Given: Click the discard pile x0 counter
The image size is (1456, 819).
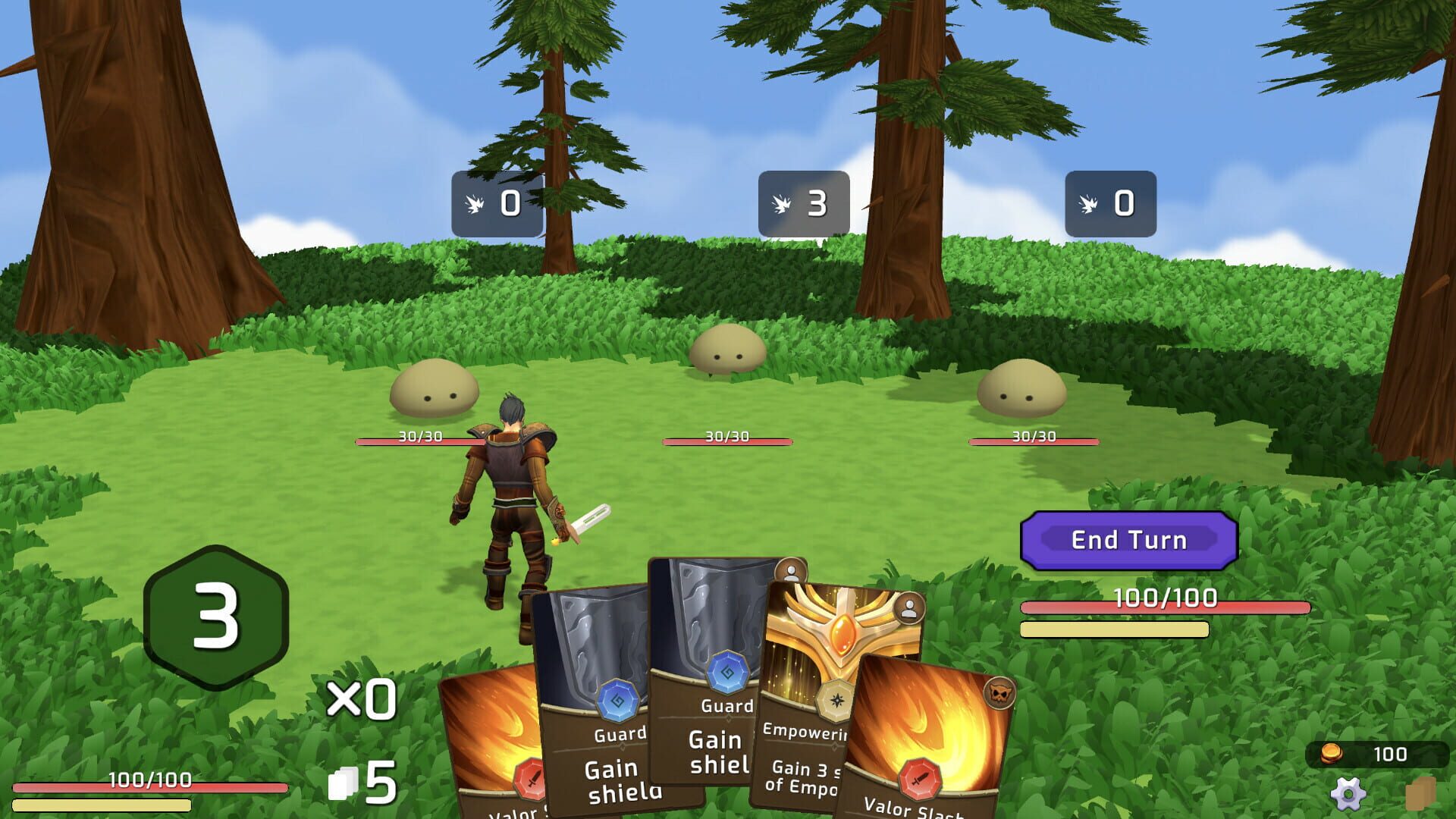Looking at the screenshot, I should (x=362, y=698).
